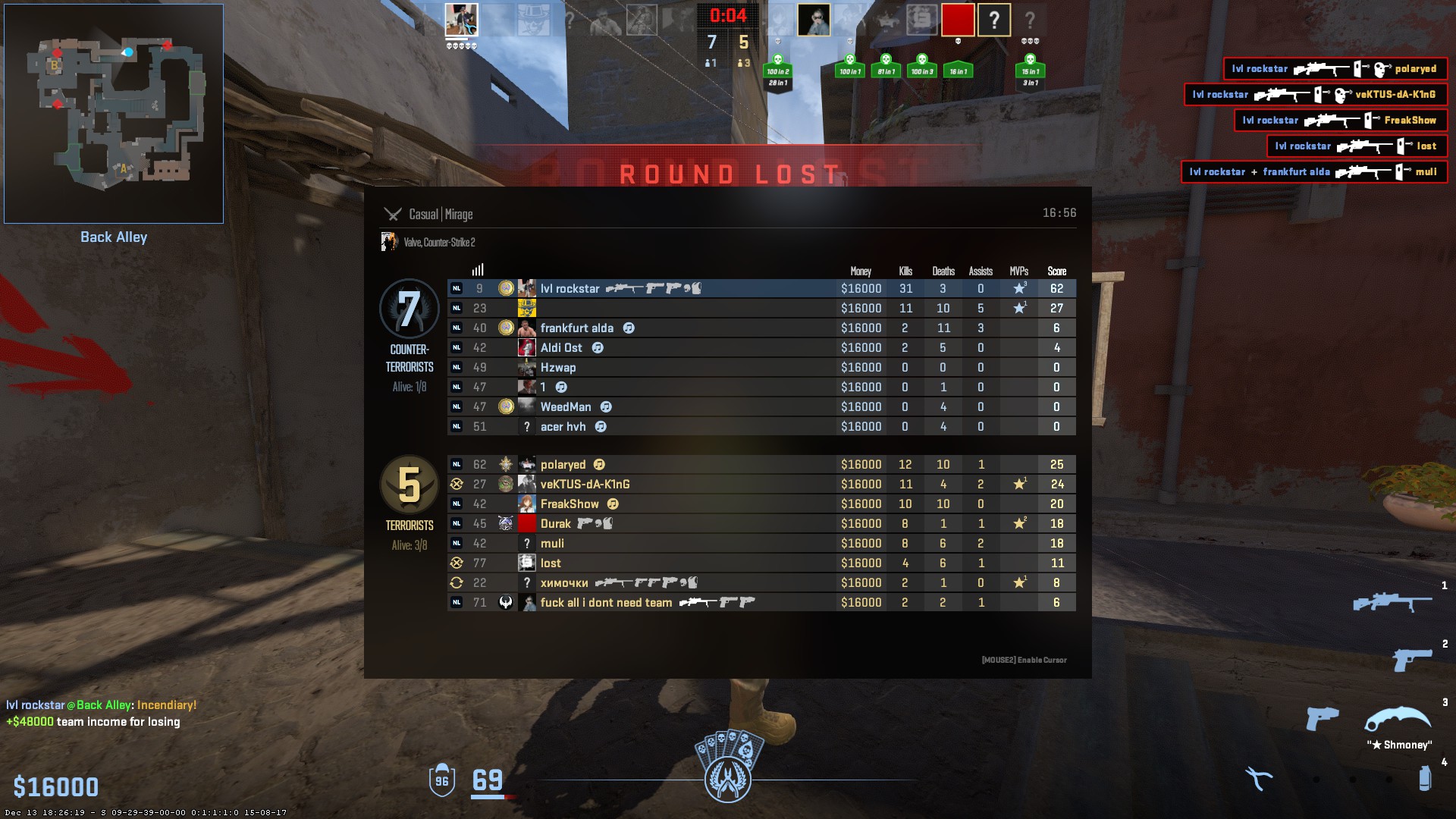Select the pistol in slot 2
Screen dimensions: 1456x819
tap(1410, 660)
